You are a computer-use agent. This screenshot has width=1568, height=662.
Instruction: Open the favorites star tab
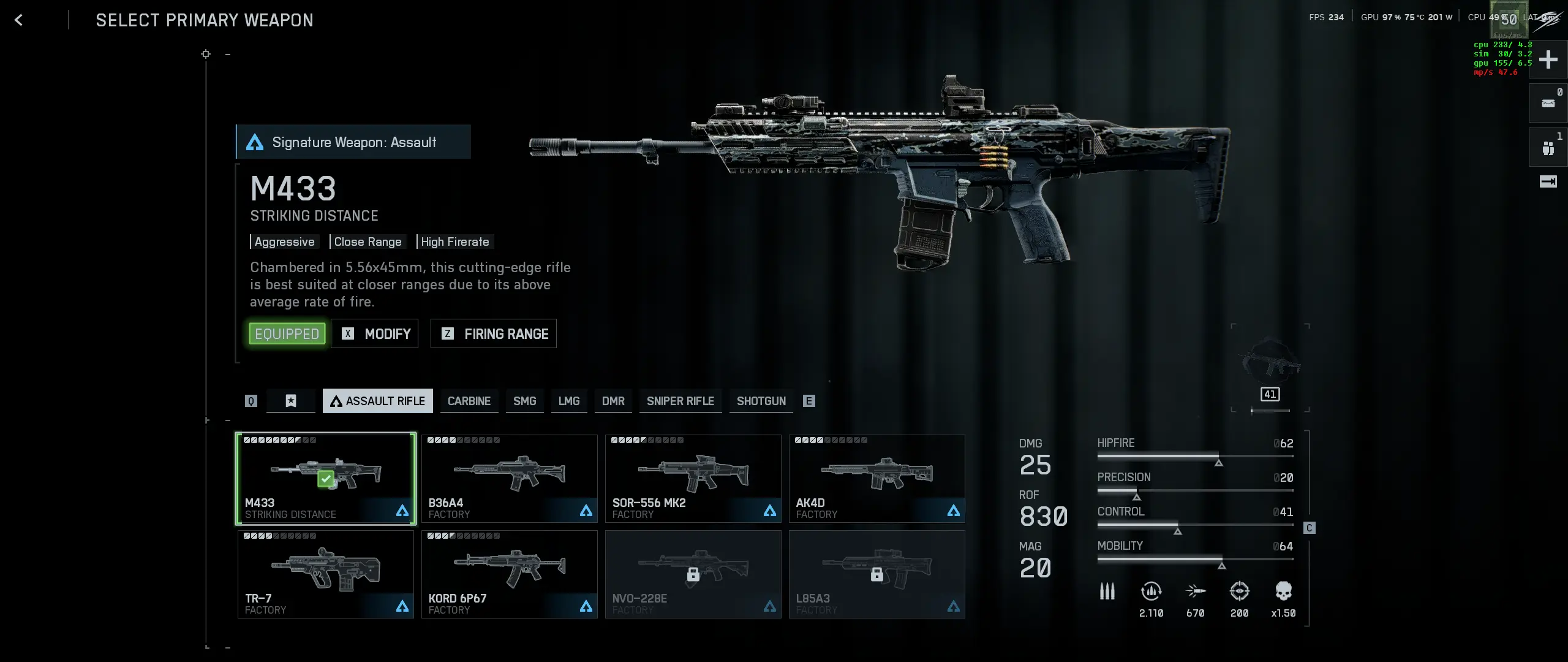tap(291, 401)
